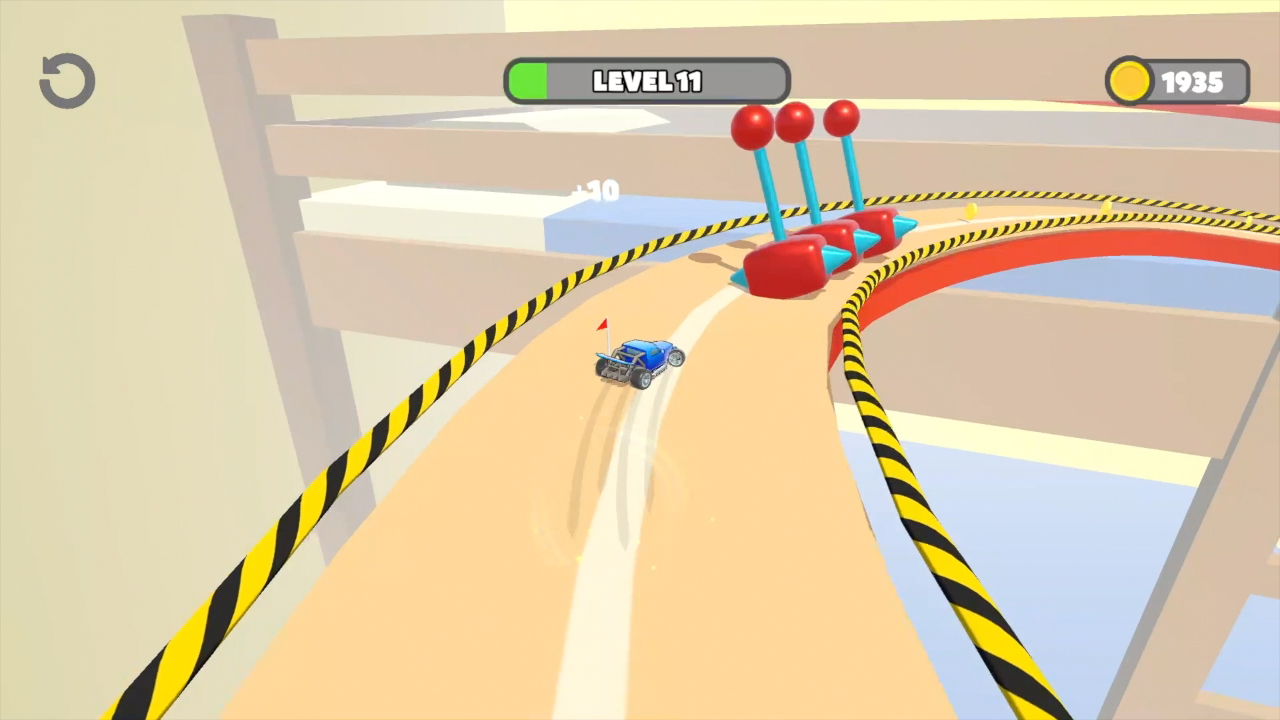Tap the rightmost red-ball bumper pole
1280x720 pixels.
843,117
